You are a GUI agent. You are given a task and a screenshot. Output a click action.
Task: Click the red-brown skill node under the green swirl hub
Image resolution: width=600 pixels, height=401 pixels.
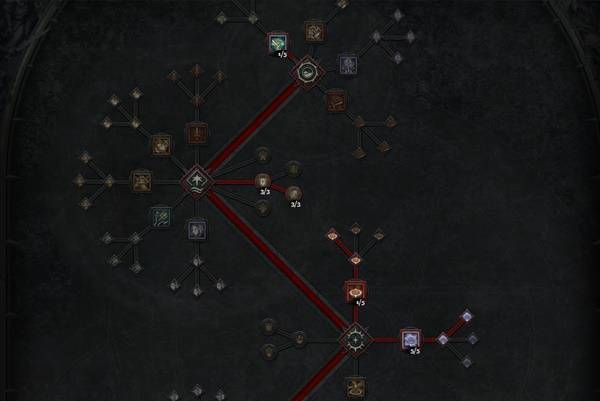(x=336, y=99)
